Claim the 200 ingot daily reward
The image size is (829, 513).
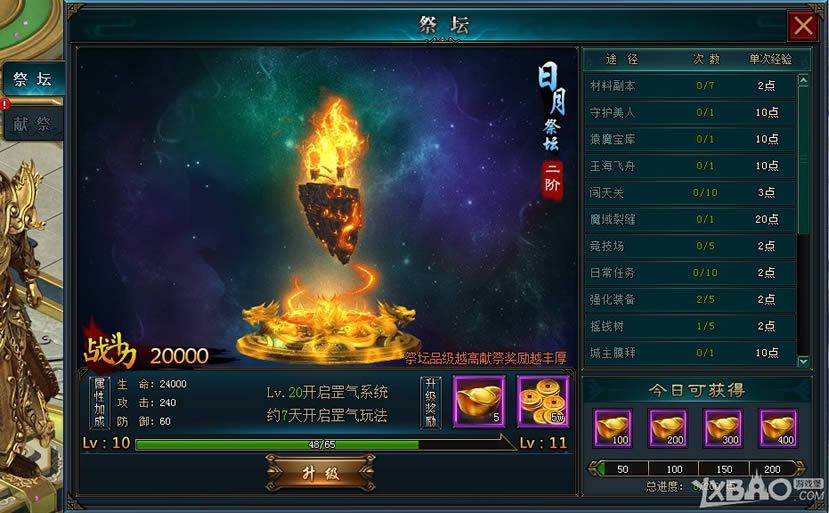coord(667,427)
